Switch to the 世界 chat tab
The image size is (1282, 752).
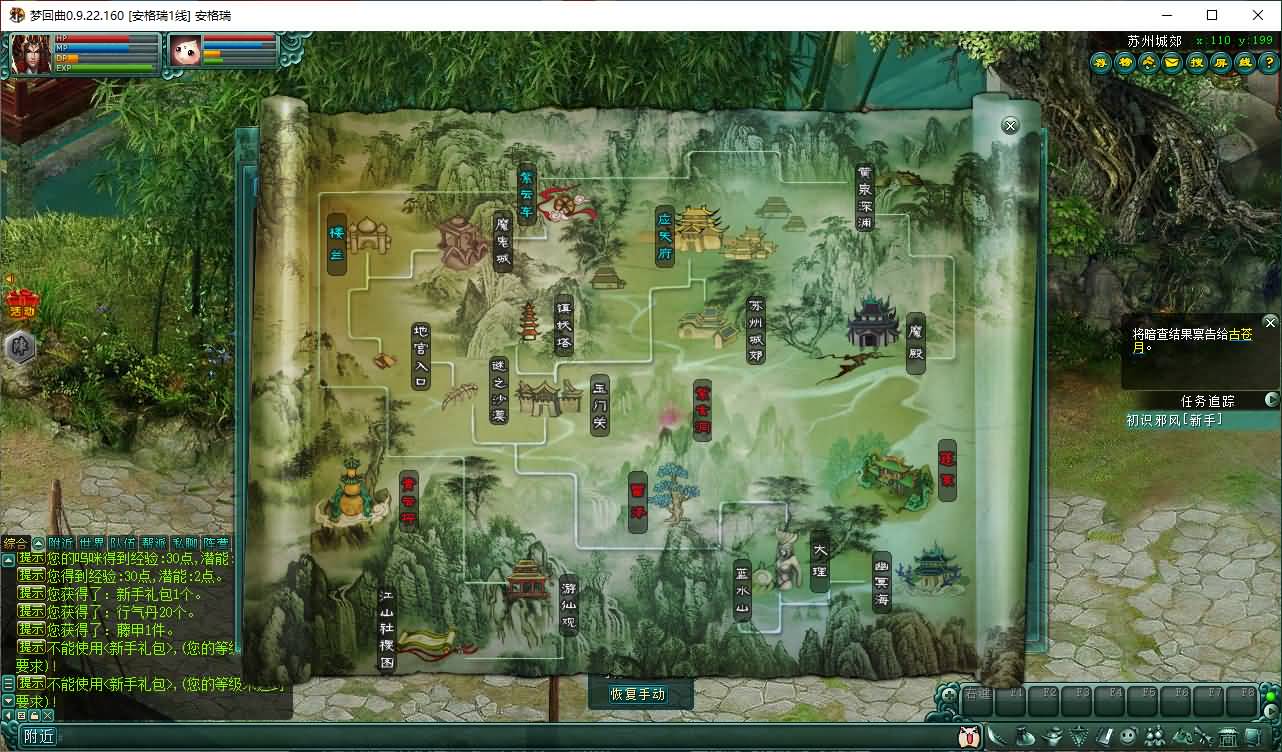pos(92,543)
